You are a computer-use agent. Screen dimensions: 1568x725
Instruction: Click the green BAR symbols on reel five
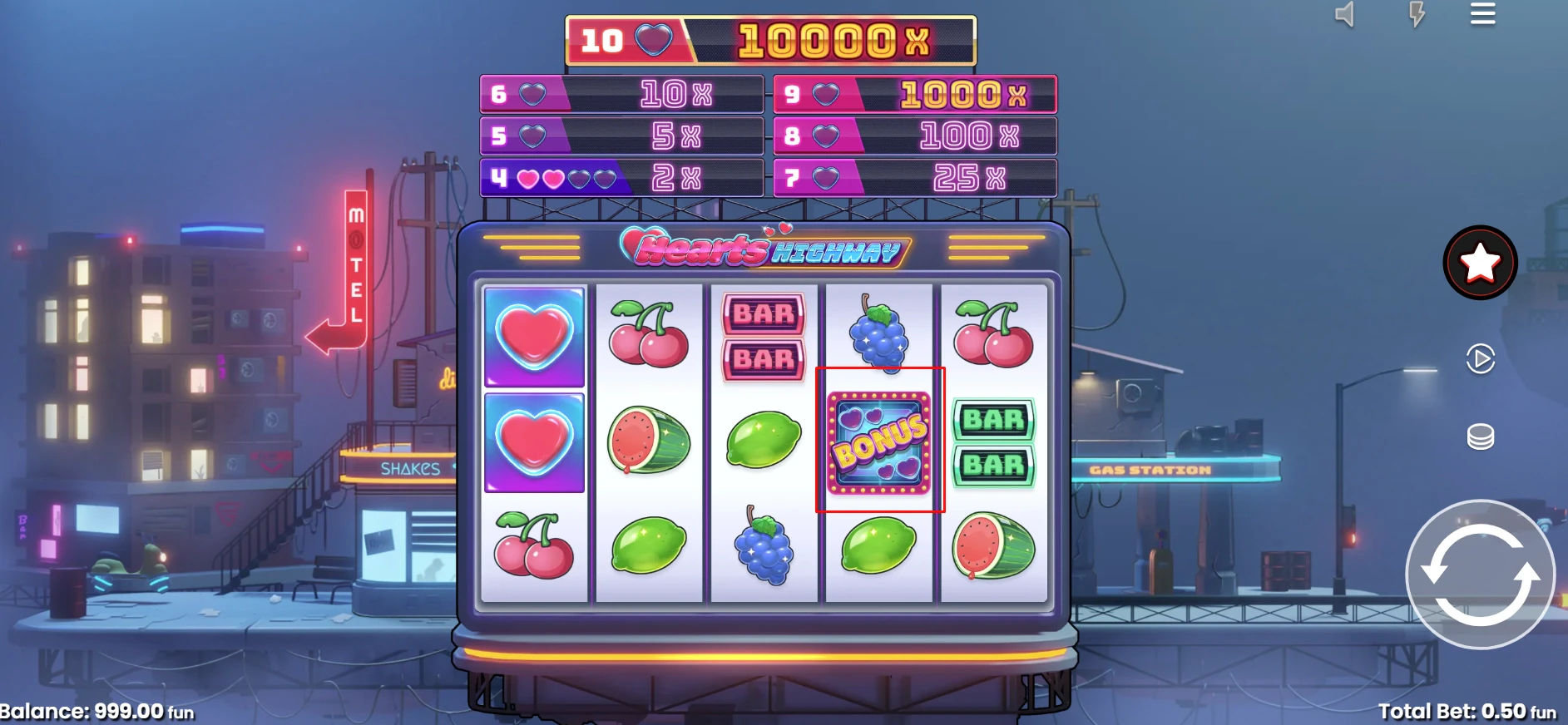994,441
